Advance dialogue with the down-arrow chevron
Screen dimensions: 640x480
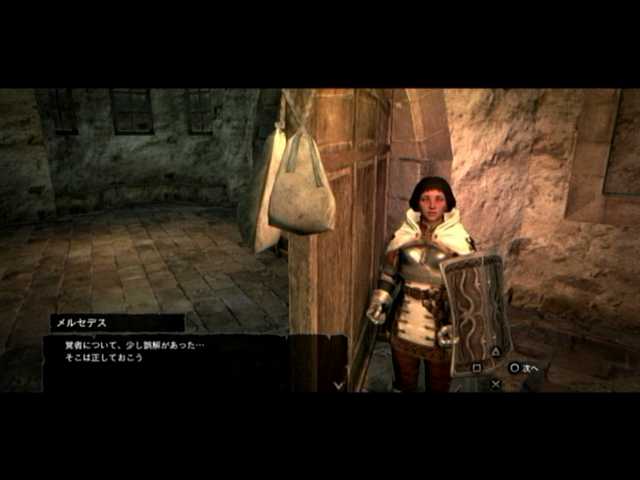[x=339, y=383]
